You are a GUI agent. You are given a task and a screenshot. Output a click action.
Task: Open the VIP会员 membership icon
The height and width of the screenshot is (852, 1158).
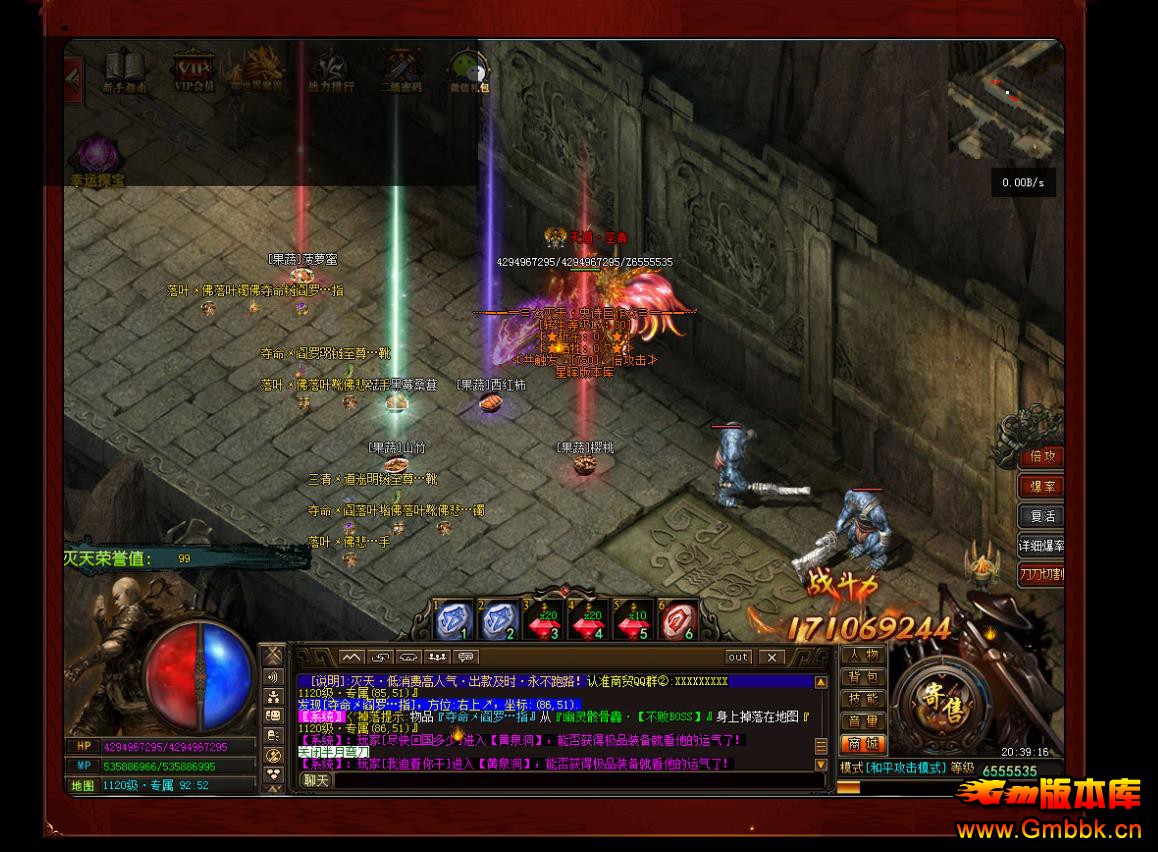point(194,69)
